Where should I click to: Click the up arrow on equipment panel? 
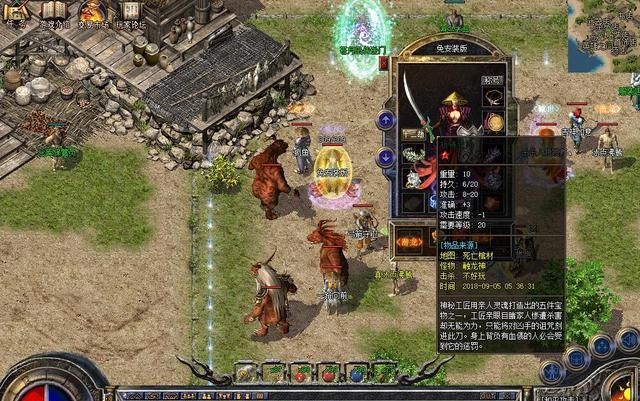click(386, 120)
